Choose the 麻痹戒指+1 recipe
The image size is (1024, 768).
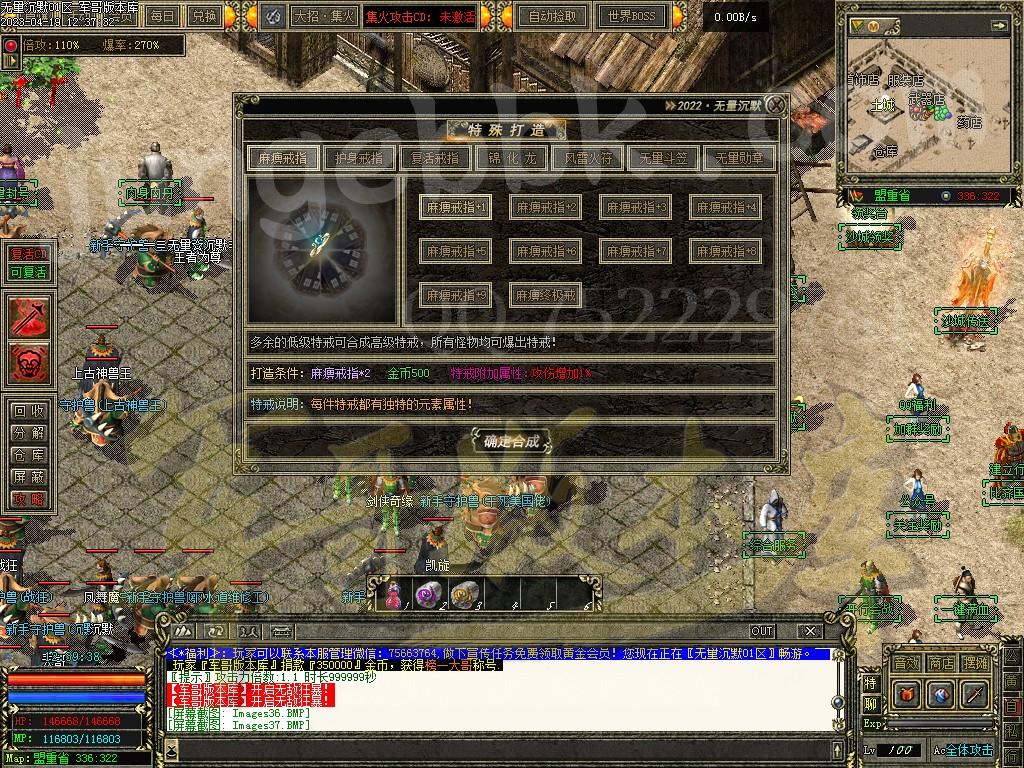(454, 207)
